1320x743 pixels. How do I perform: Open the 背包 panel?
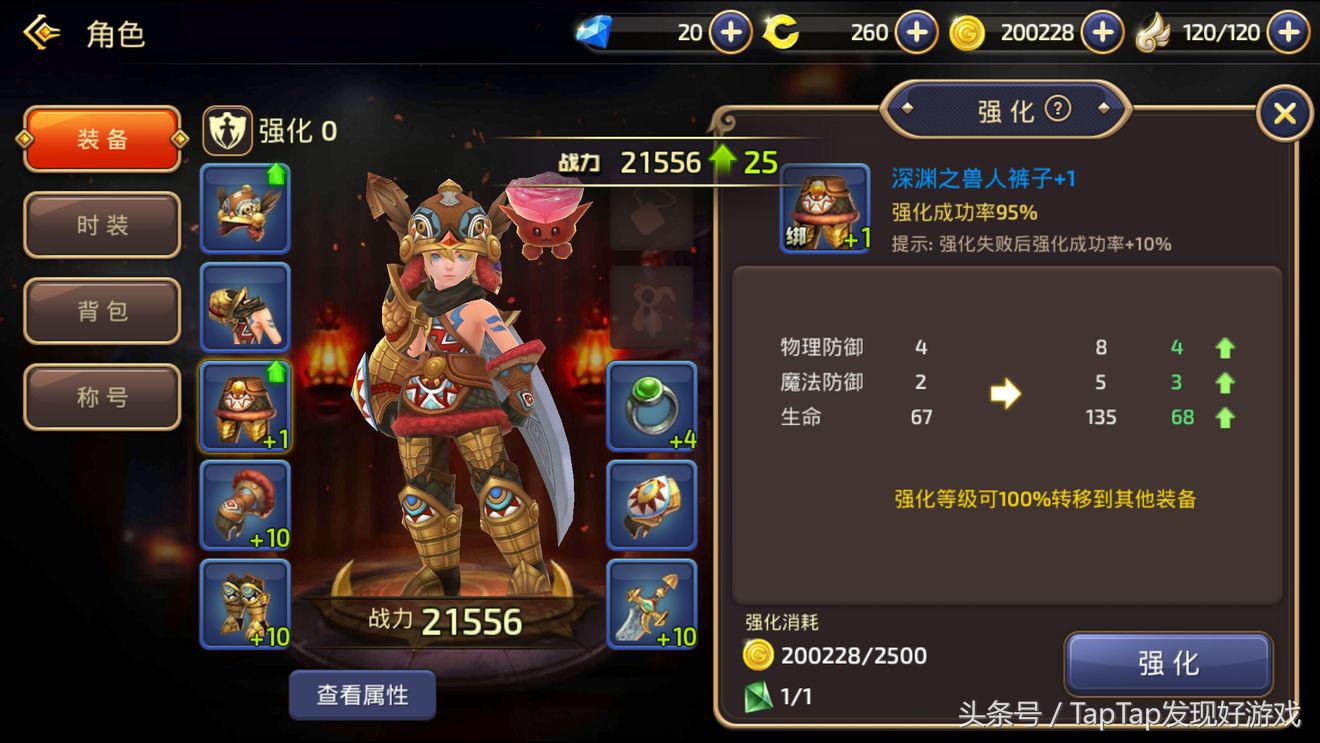[101, 311]
